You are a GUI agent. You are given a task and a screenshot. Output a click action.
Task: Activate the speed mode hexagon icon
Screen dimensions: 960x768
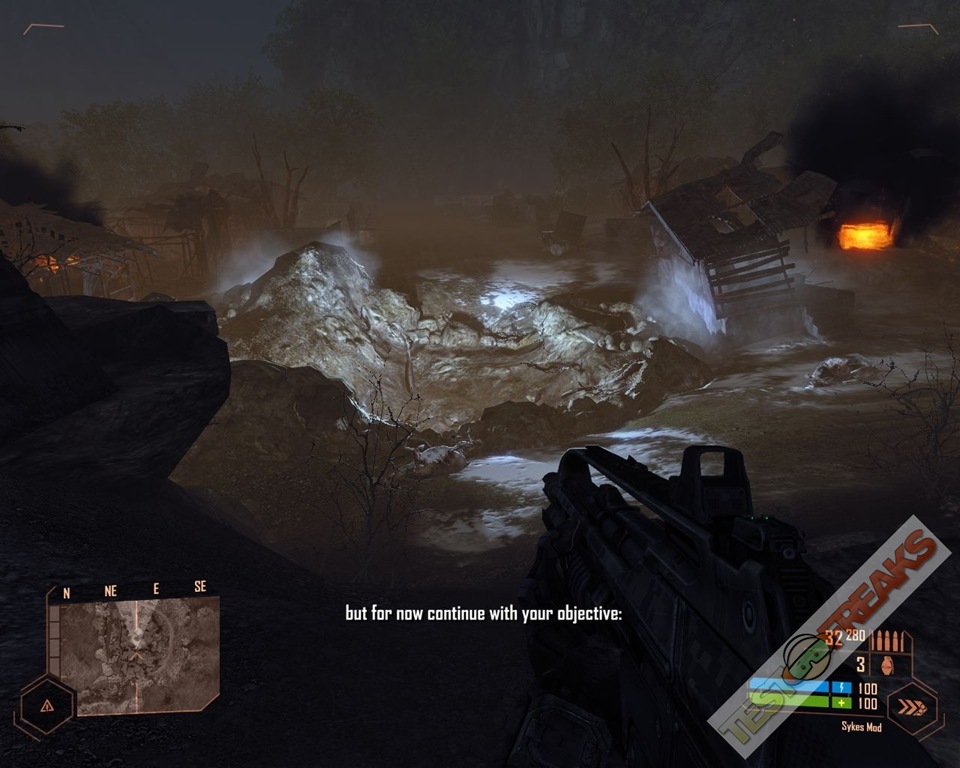click(x=914, y=710)
